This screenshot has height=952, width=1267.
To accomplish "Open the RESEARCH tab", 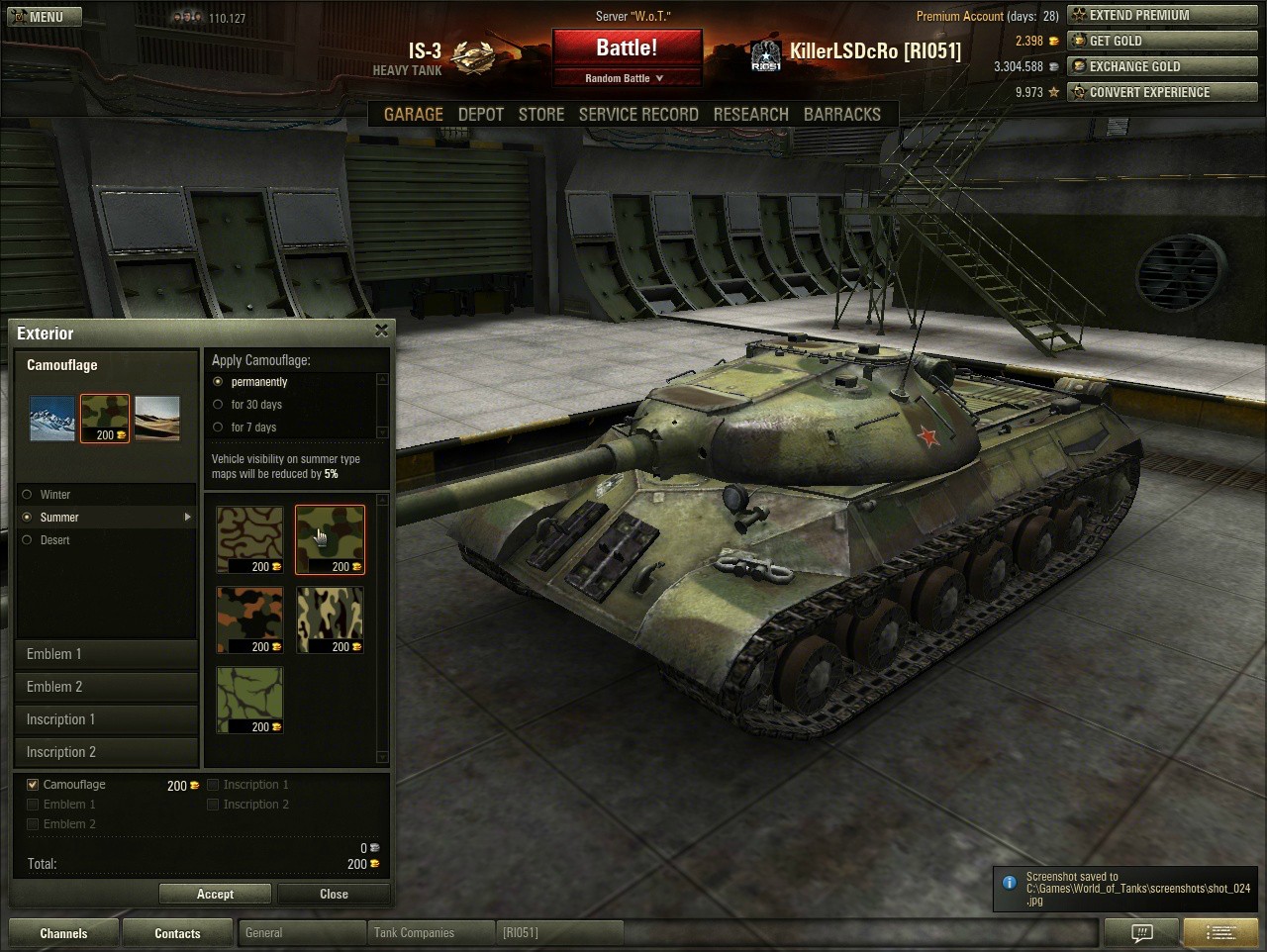I will coord(751,114).
